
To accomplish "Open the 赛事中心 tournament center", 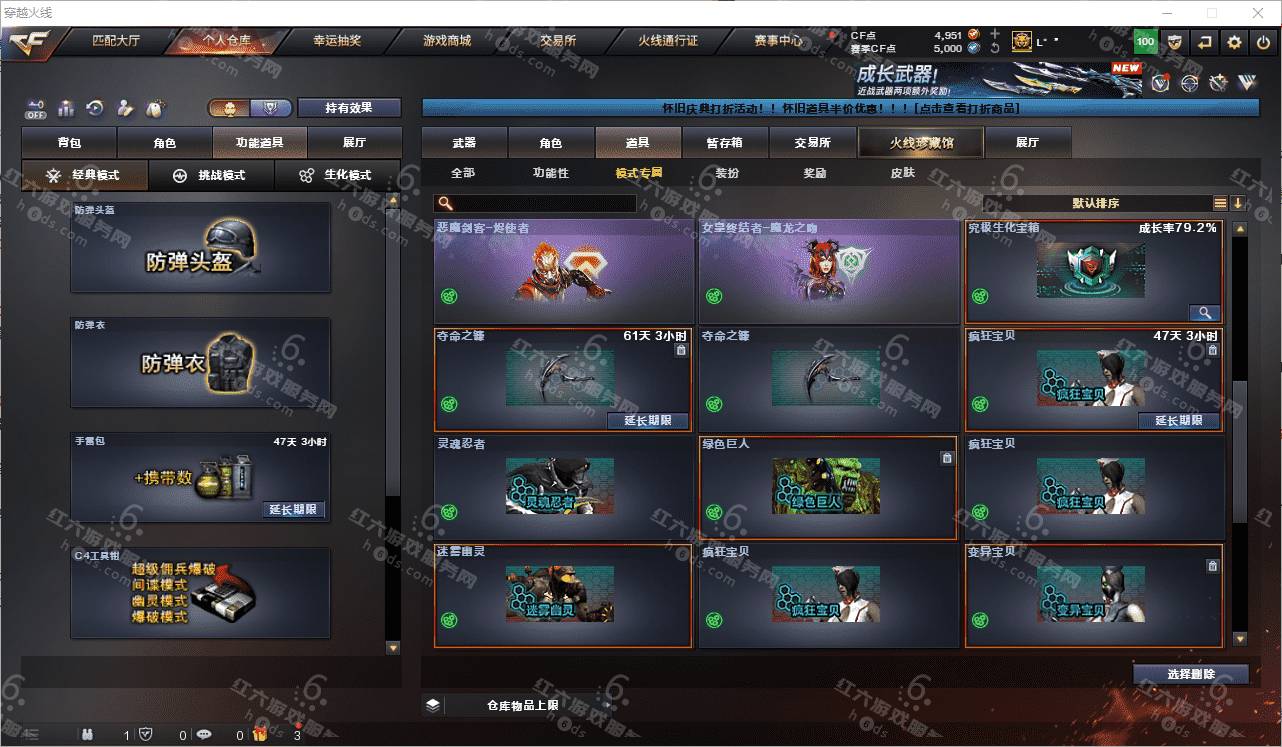I will point(778,42).
